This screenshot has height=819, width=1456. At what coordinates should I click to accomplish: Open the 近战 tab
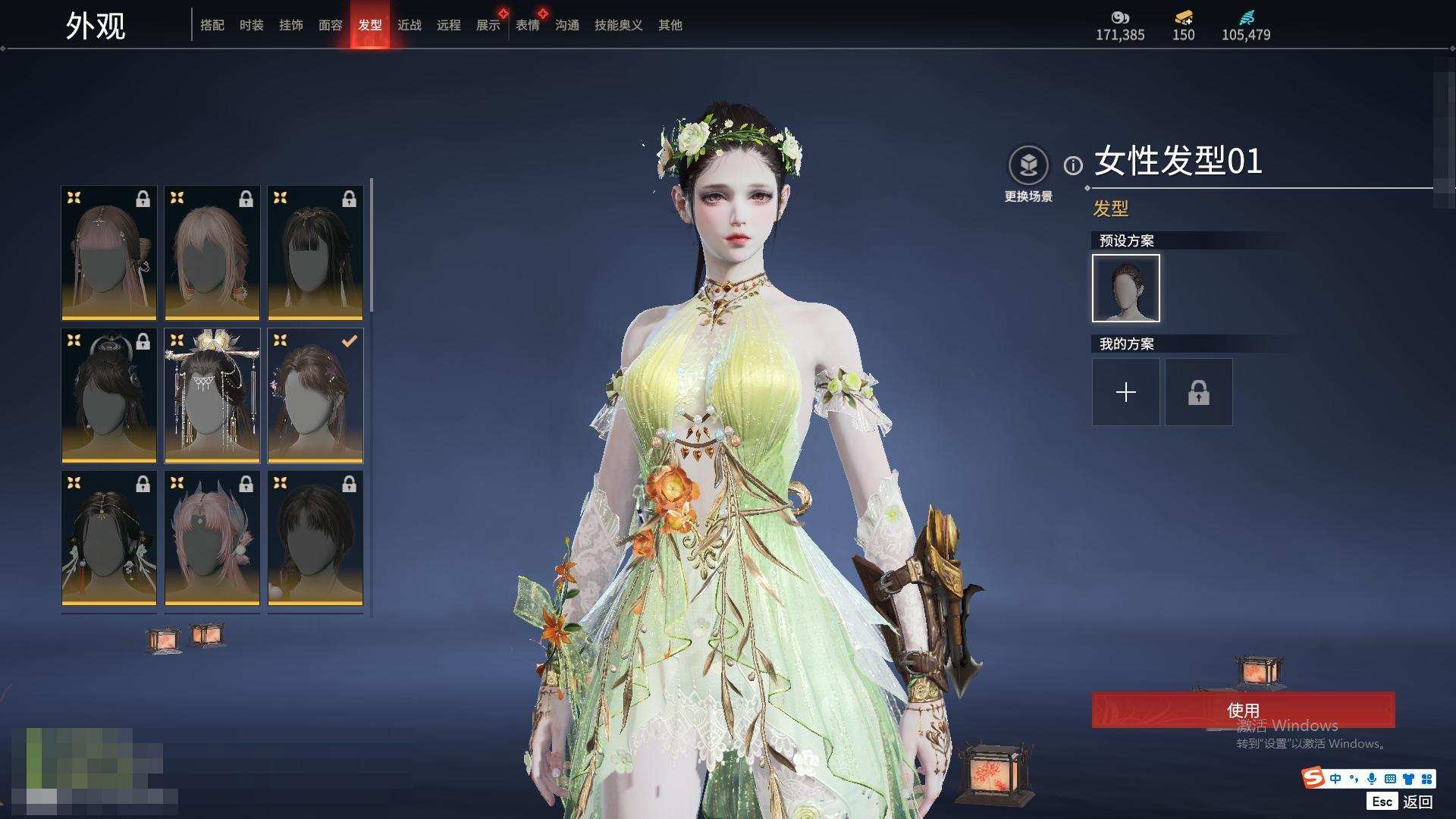409,25
